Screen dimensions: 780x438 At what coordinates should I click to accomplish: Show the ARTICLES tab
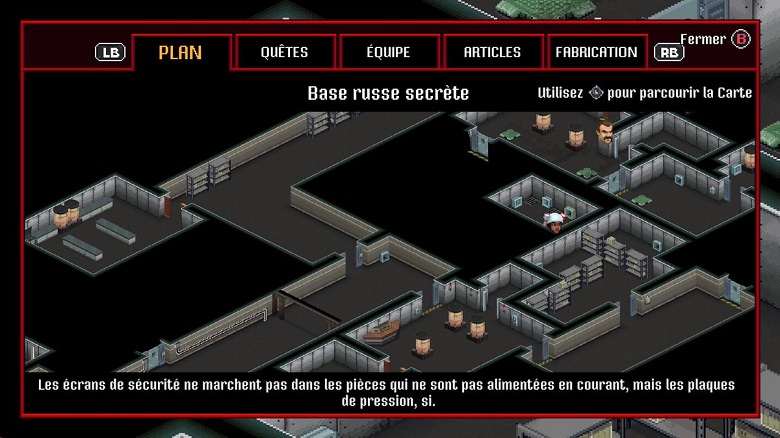tap(492, 52)
